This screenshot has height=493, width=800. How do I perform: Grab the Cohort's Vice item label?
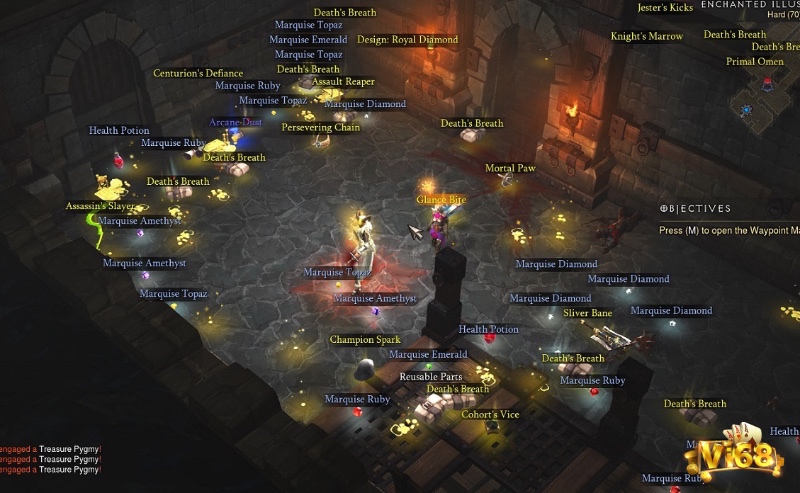490,415
